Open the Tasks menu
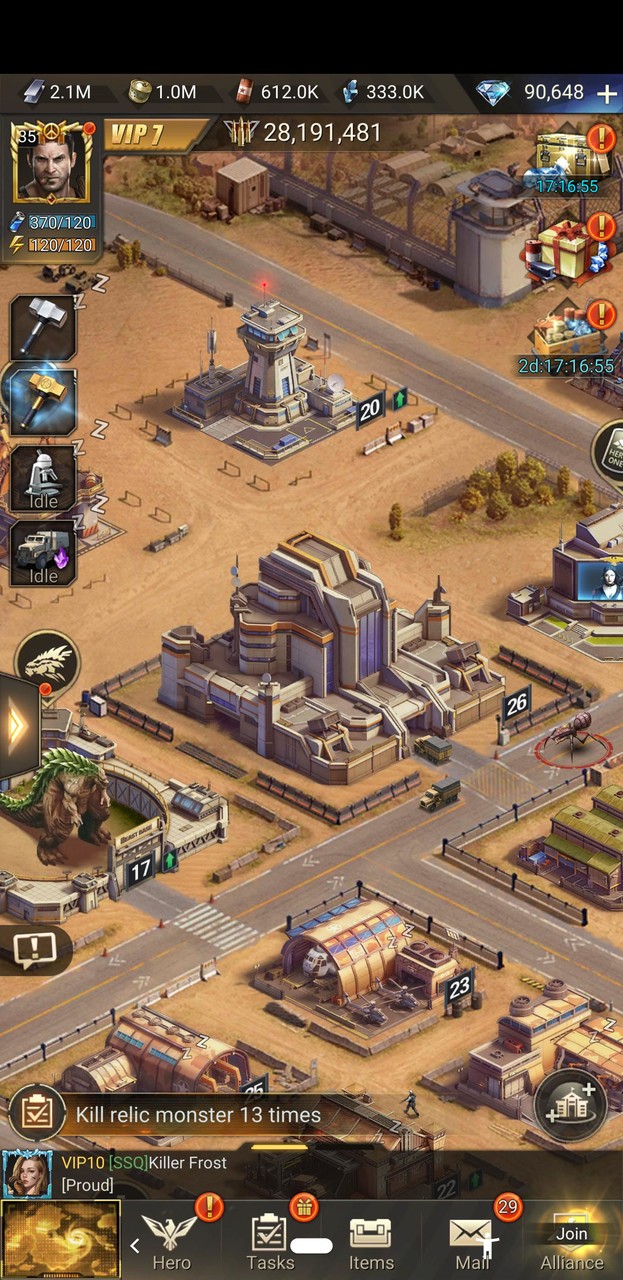 [x=270, y=1242]
